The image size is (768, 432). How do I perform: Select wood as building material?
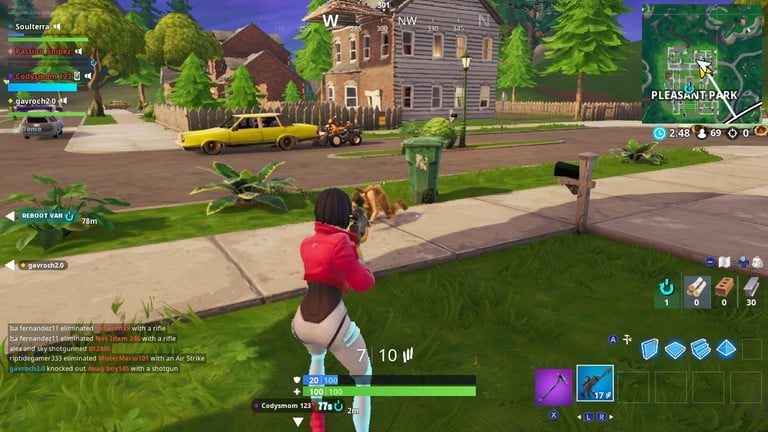697,289
